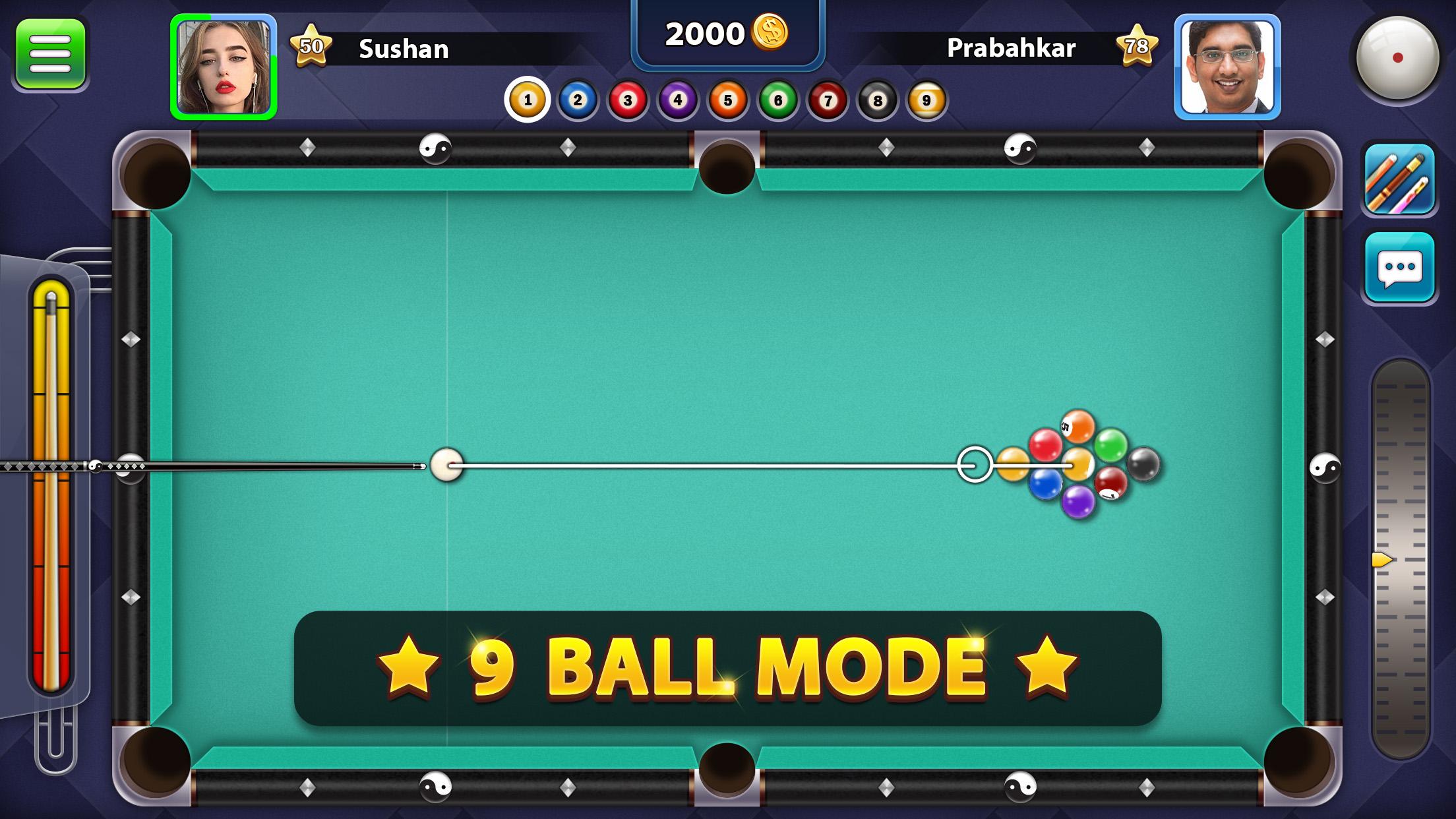
Task: Select the 8 ball icon in tracker row
Action: (x=877, y=99)
